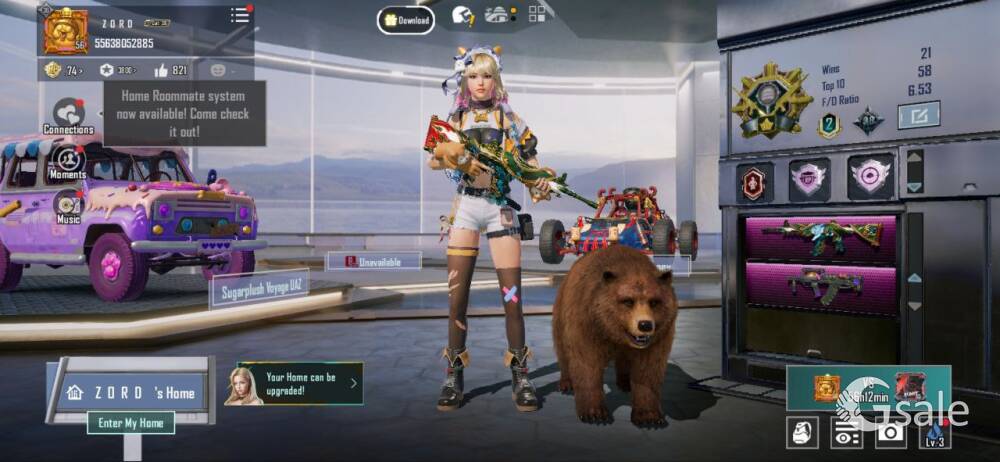Open the ID card icon
Screen dimensions: 1000x462
click(847, 432)
